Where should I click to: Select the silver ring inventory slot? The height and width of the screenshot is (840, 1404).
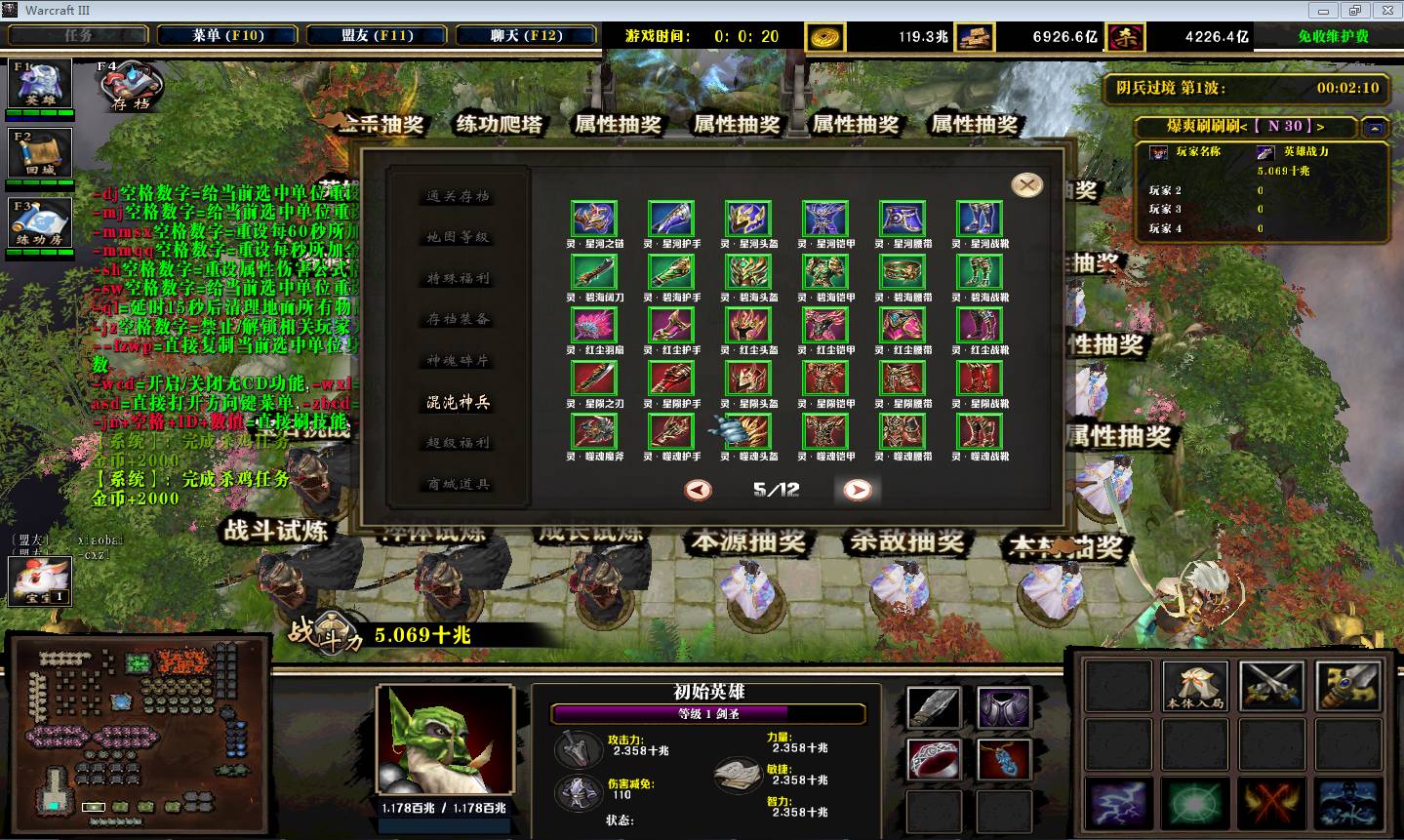coord(934,758)
